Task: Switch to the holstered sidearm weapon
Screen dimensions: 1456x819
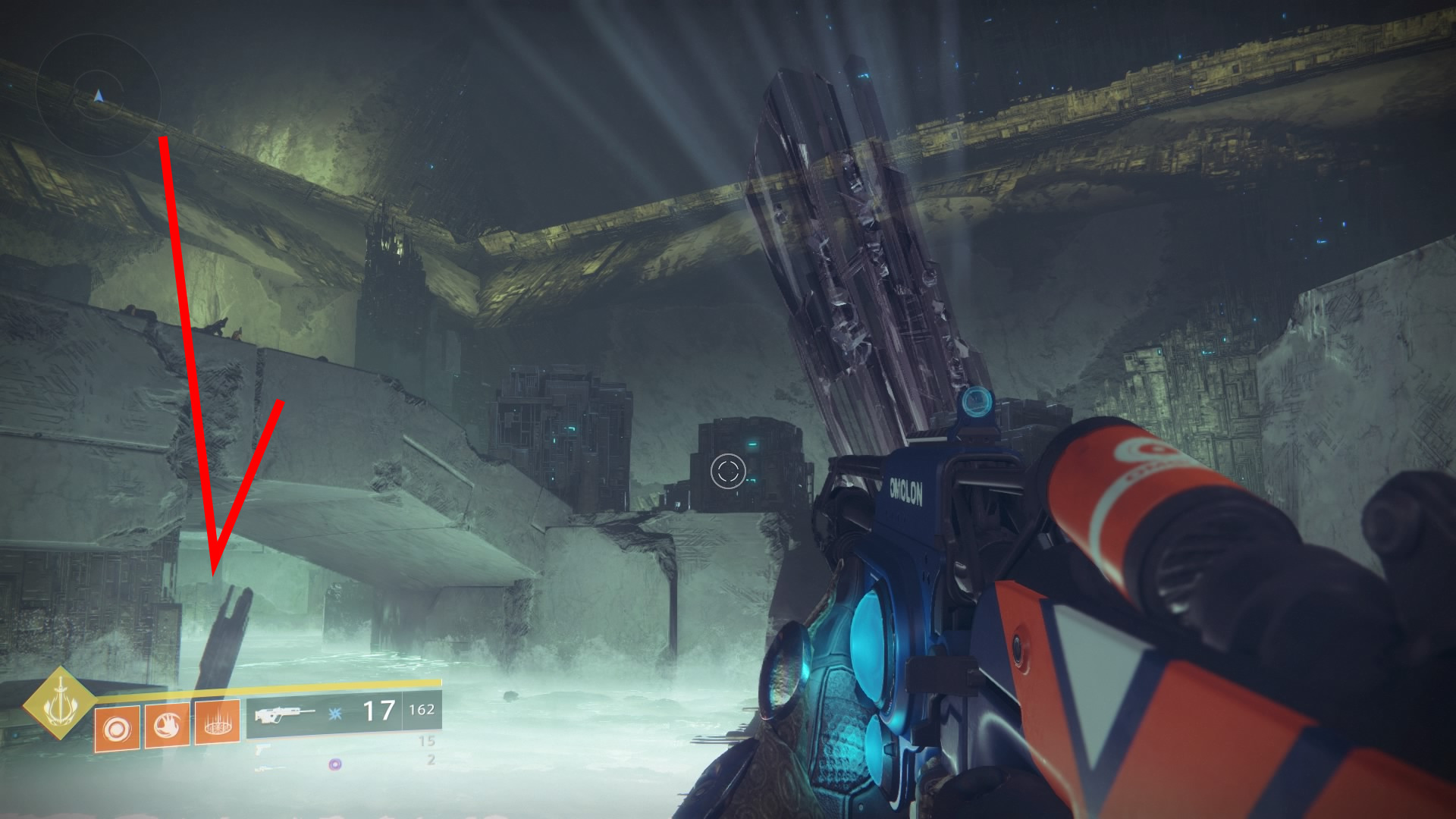Action: (x=262, y=748)
